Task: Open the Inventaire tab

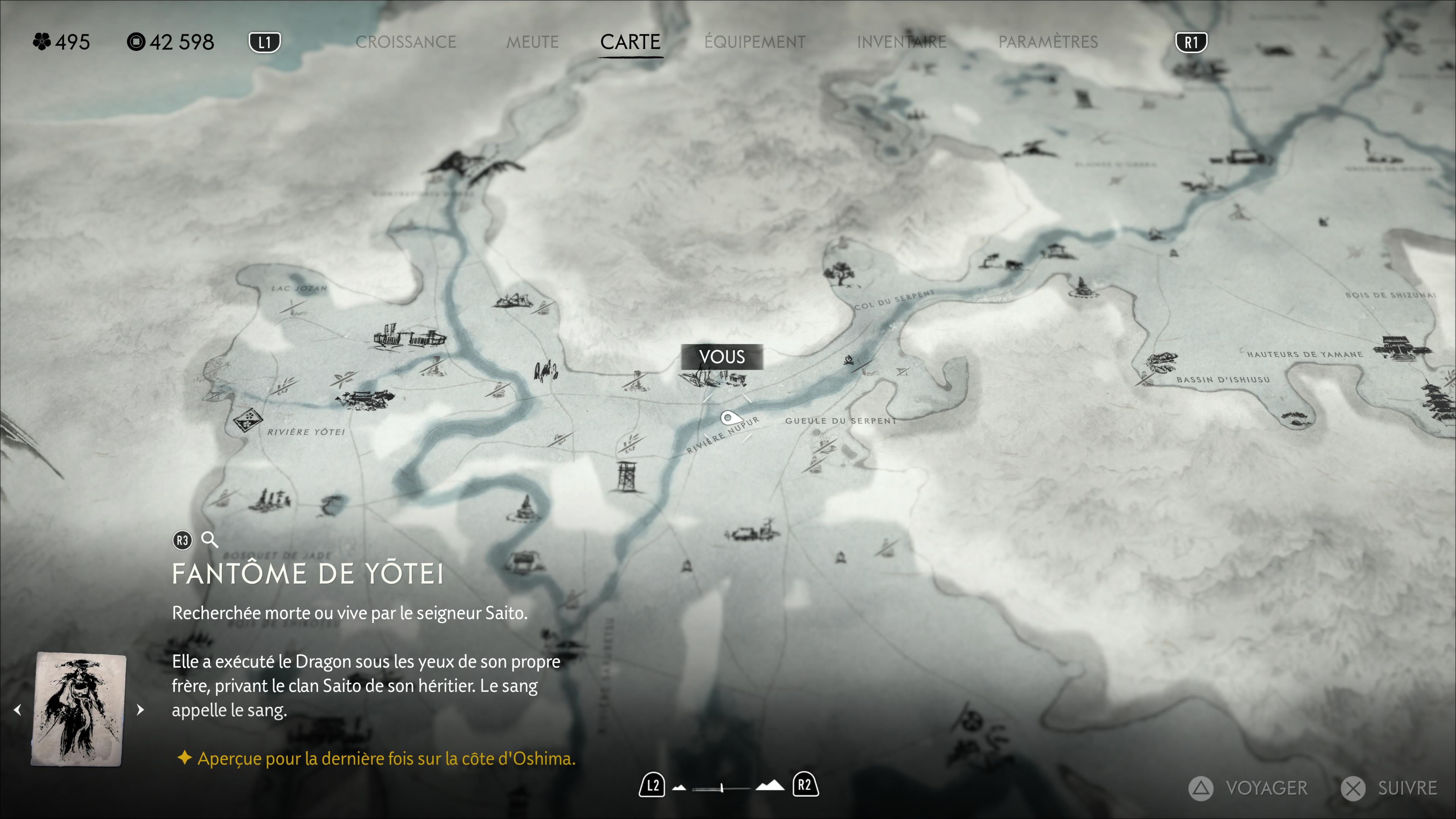Action: point(901,42)
